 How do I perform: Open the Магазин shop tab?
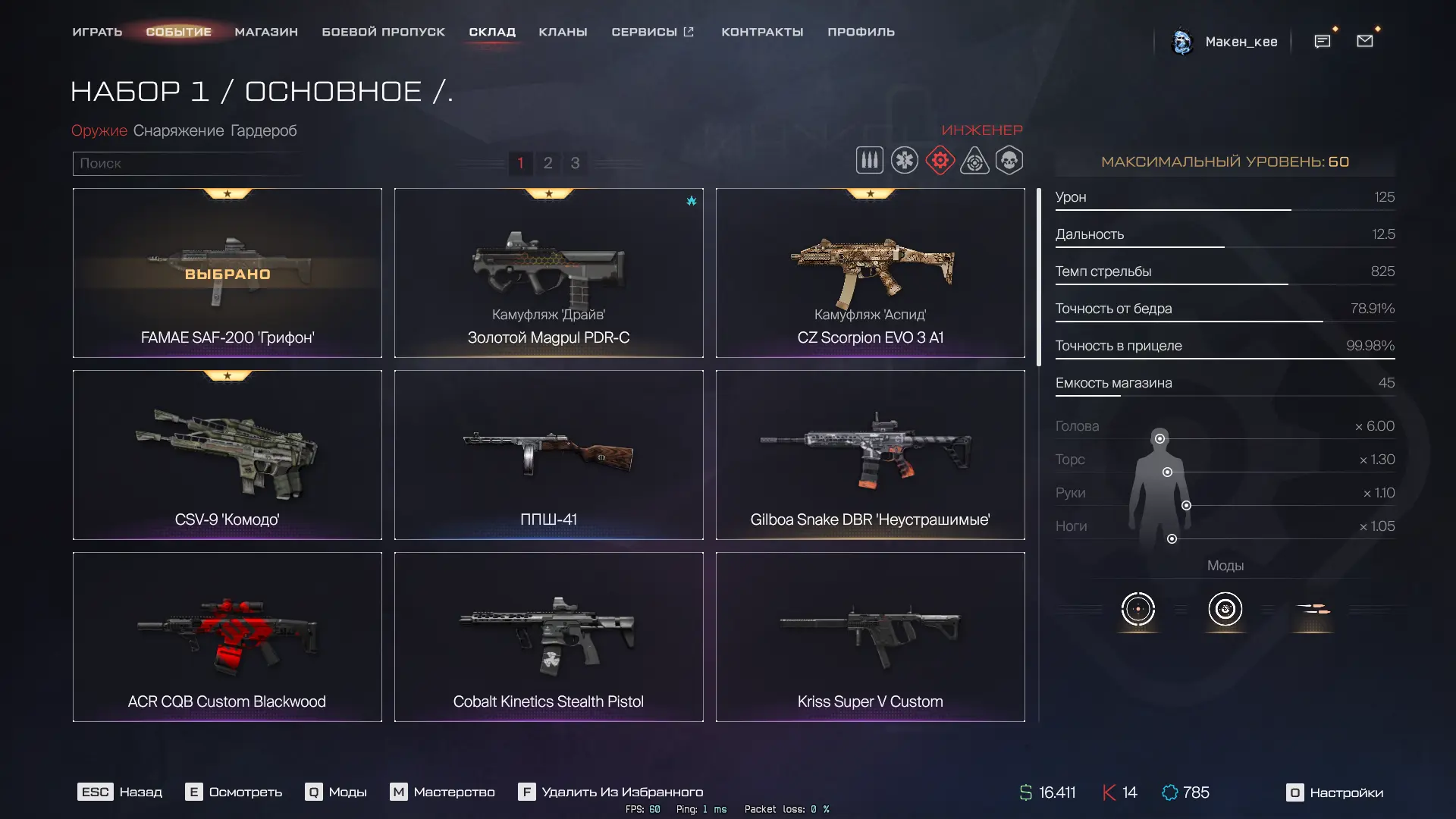coord(266,32)
